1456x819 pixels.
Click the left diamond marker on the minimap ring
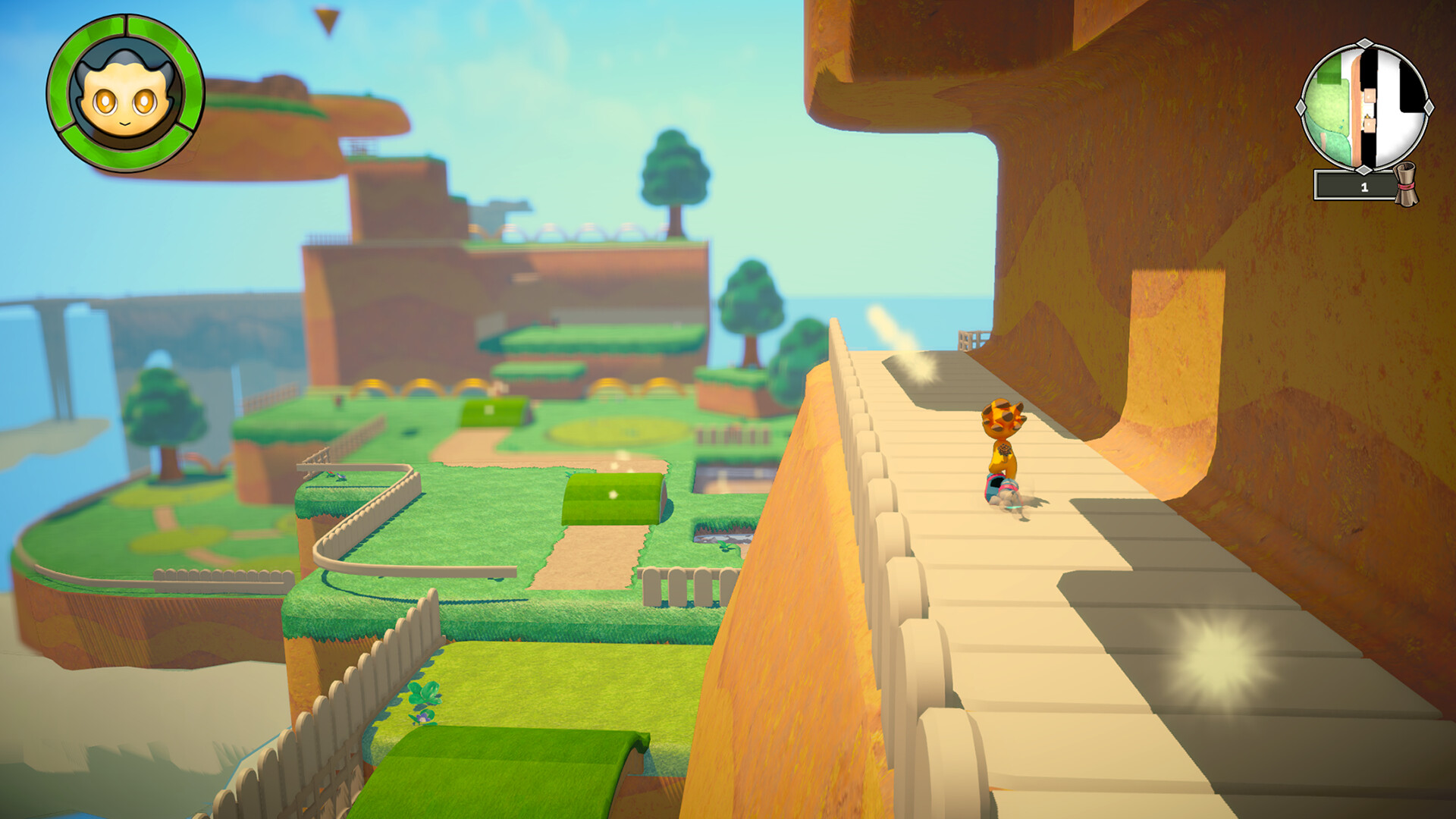pos(1301,106)
